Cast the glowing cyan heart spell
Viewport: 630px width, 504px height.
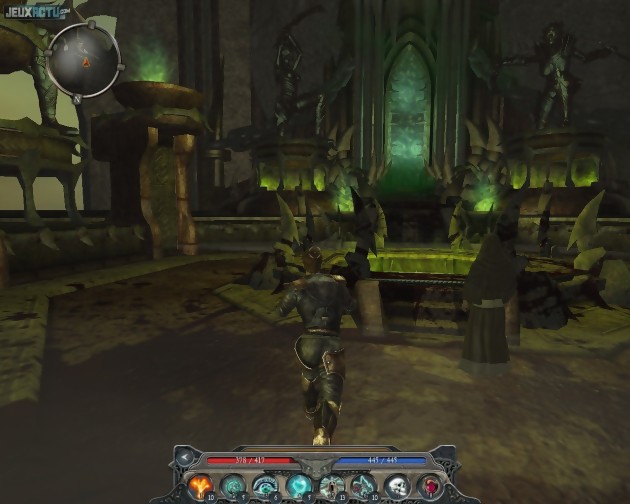(x=298, y=486)
